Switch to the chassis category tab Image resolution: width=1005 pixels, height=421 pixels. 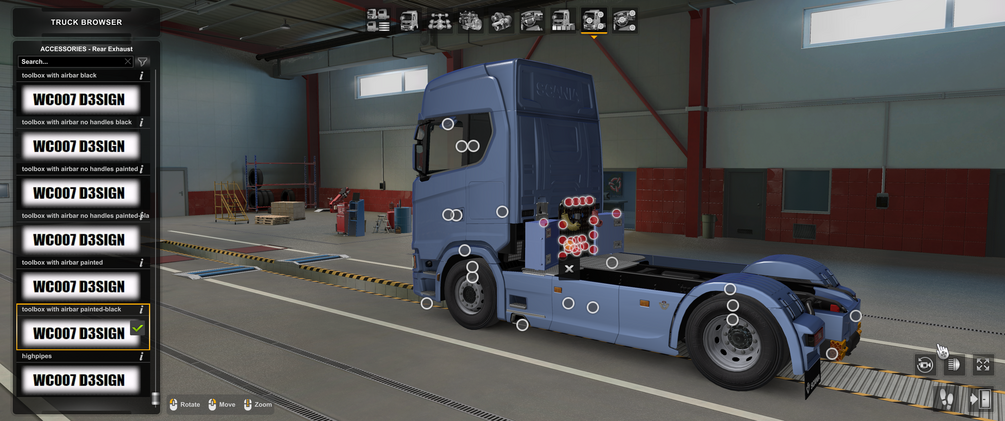pos(439,20)
